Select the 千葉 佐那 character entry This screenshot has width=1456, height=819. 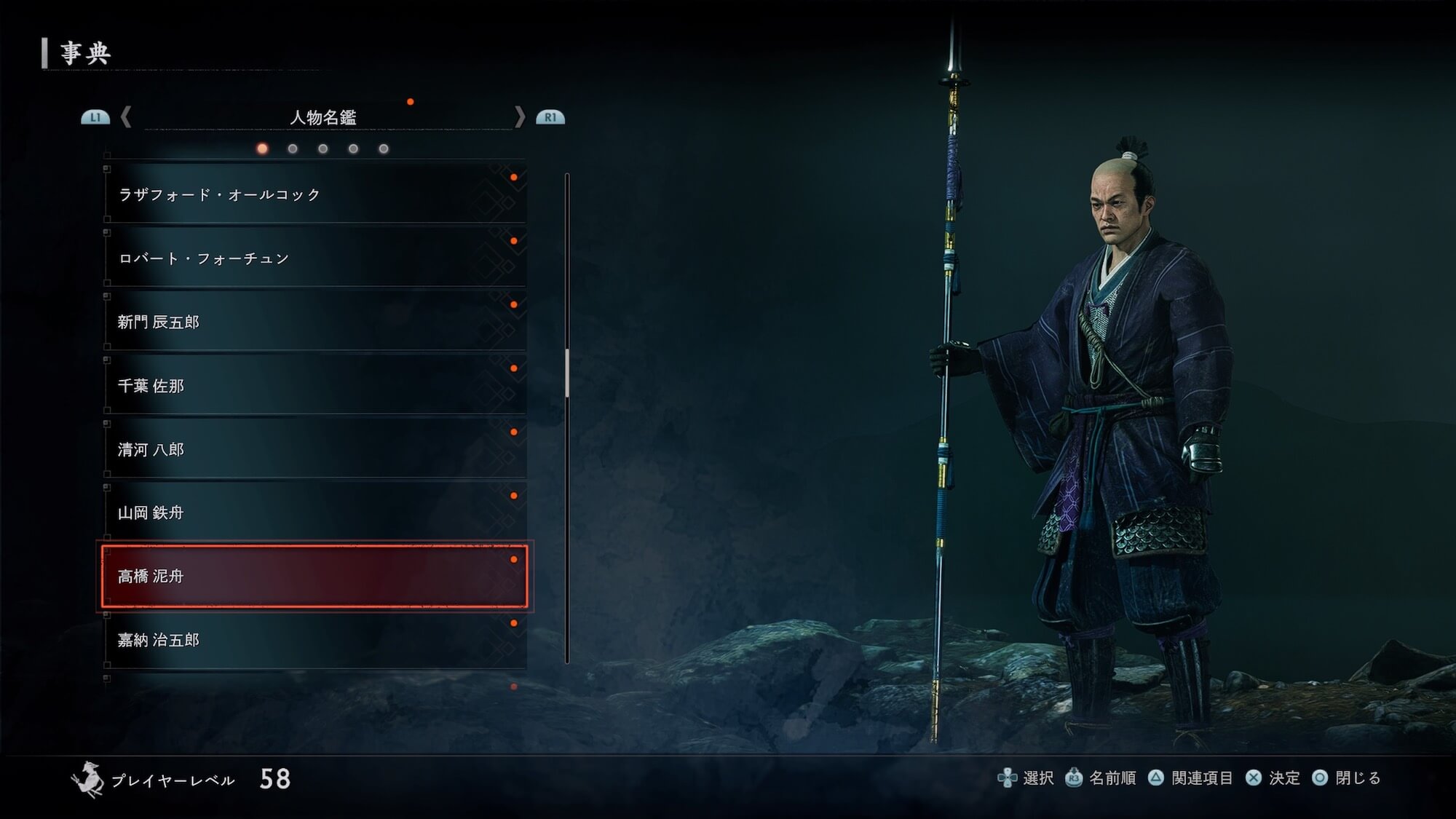[314, 386]
